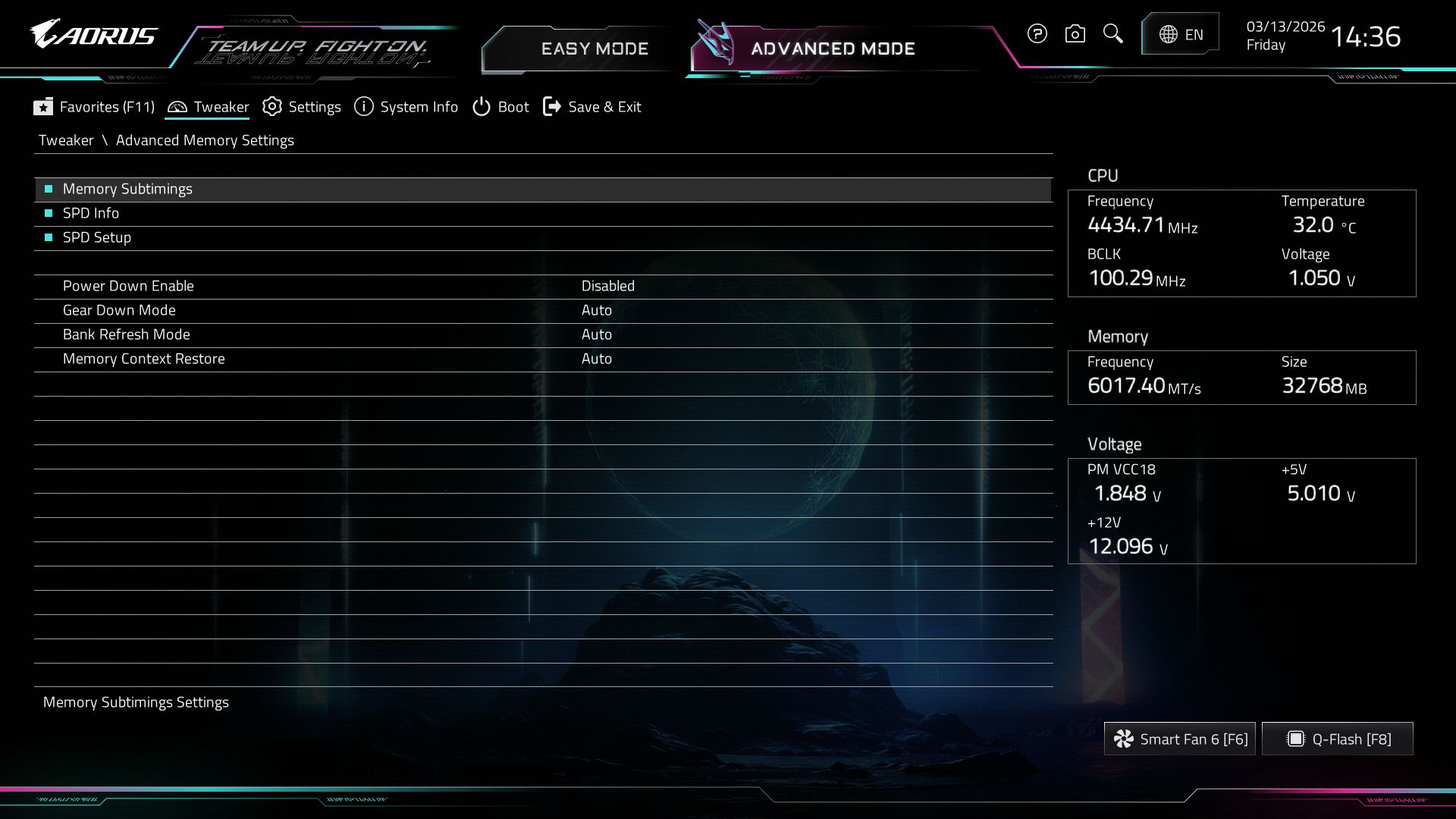Change the EN language selector
This screenshot has height=819, width=1456.
click(1181, 34)
